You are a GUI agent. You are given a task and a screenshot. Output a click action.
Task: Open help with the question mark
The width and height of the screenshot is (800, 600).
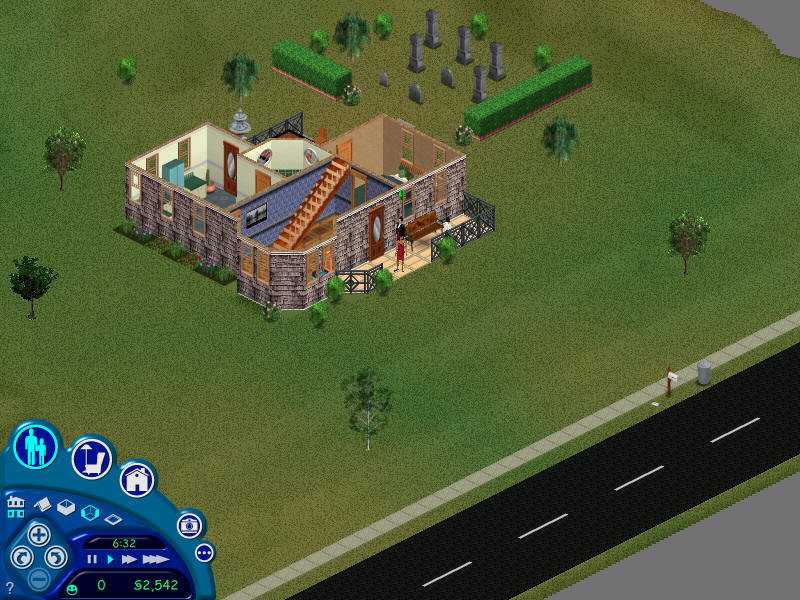(x=10, y=588)
